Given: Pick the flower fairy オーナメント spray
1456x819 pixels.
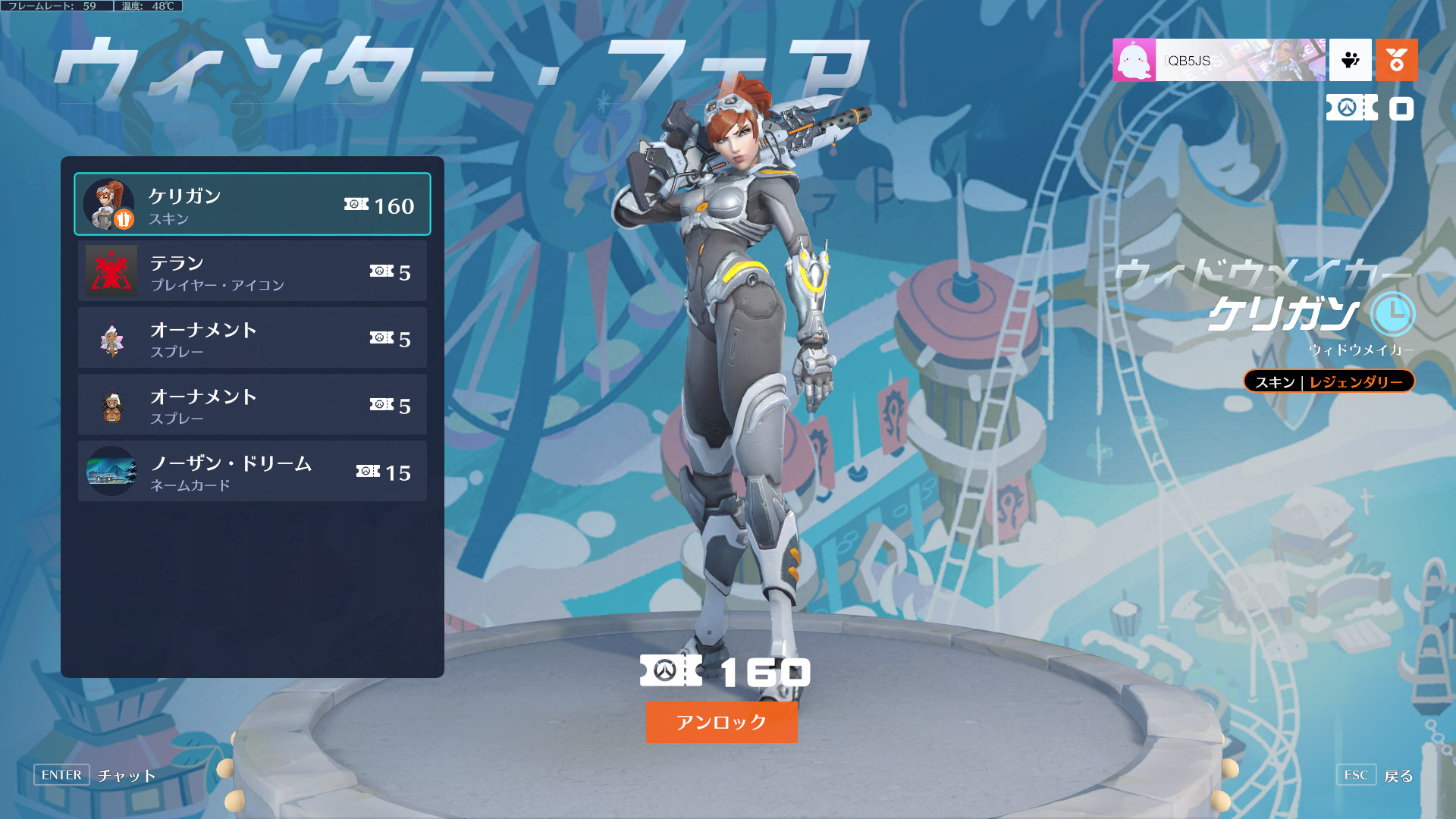Looking at the screenshot, I should [252, 338].
